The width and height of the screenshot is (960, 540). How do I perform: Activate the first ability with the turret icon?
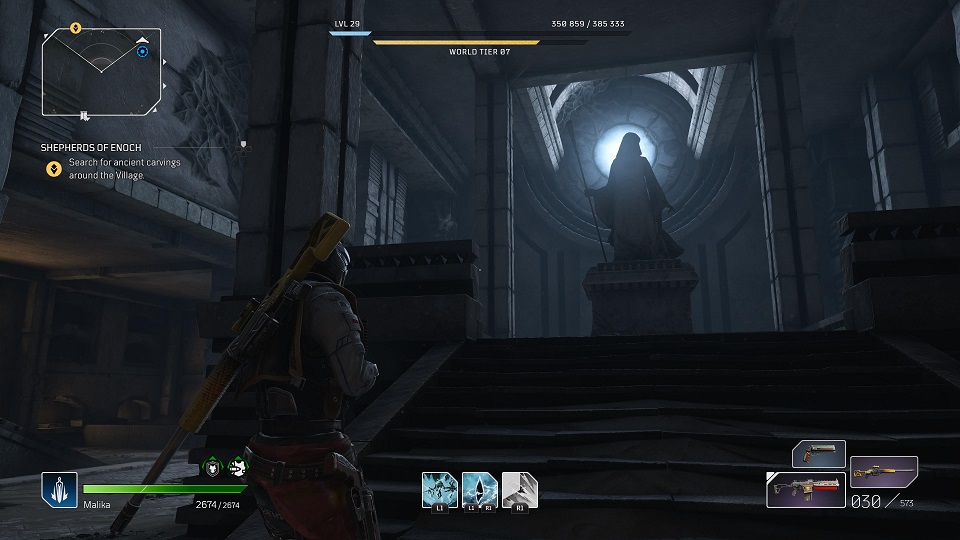(439, 489)
